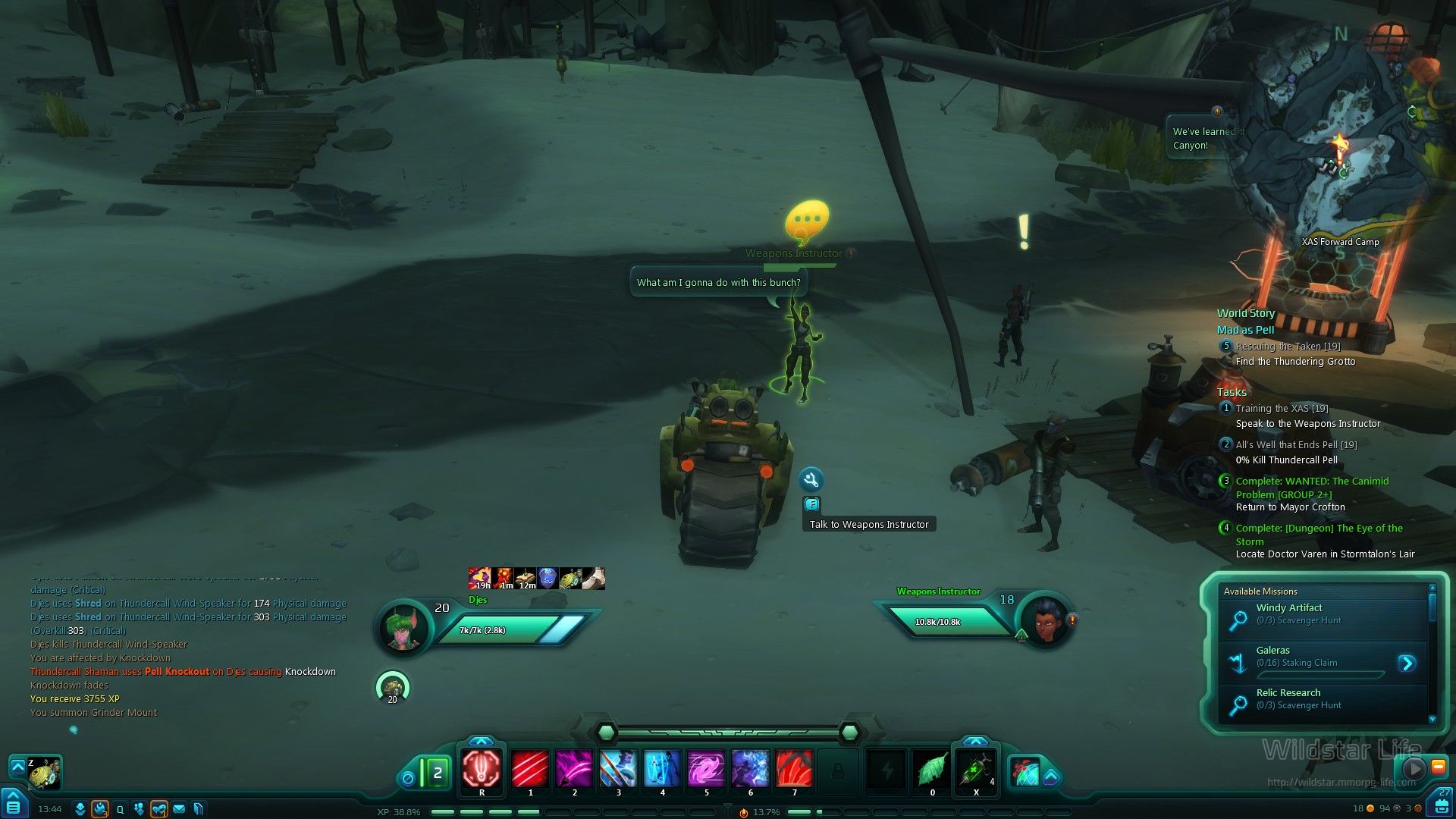Activate the red claw slash ability in slot 1
This screenshot has height=819, width=1456.
(x=530, y=769)
